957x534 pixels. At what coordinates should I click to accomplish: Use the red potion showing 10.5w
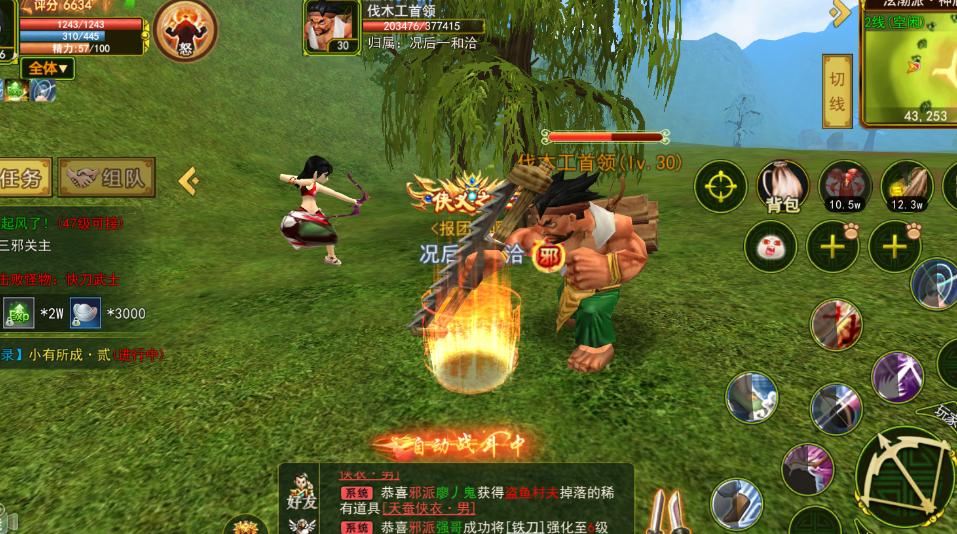tap(845, 186)
